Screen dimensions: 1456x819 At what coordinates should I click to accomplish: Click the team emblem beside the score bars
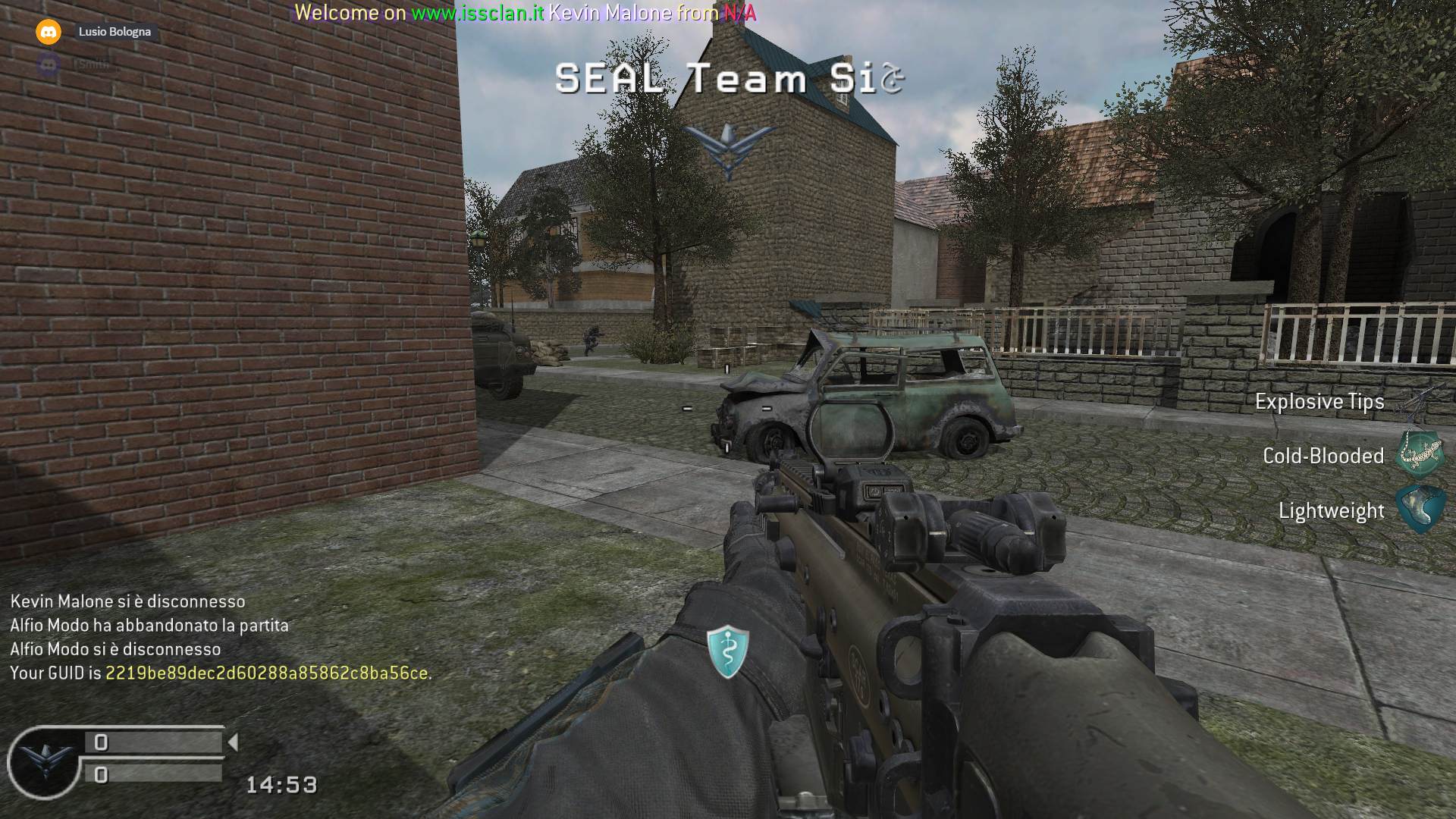tap(44, 761)
